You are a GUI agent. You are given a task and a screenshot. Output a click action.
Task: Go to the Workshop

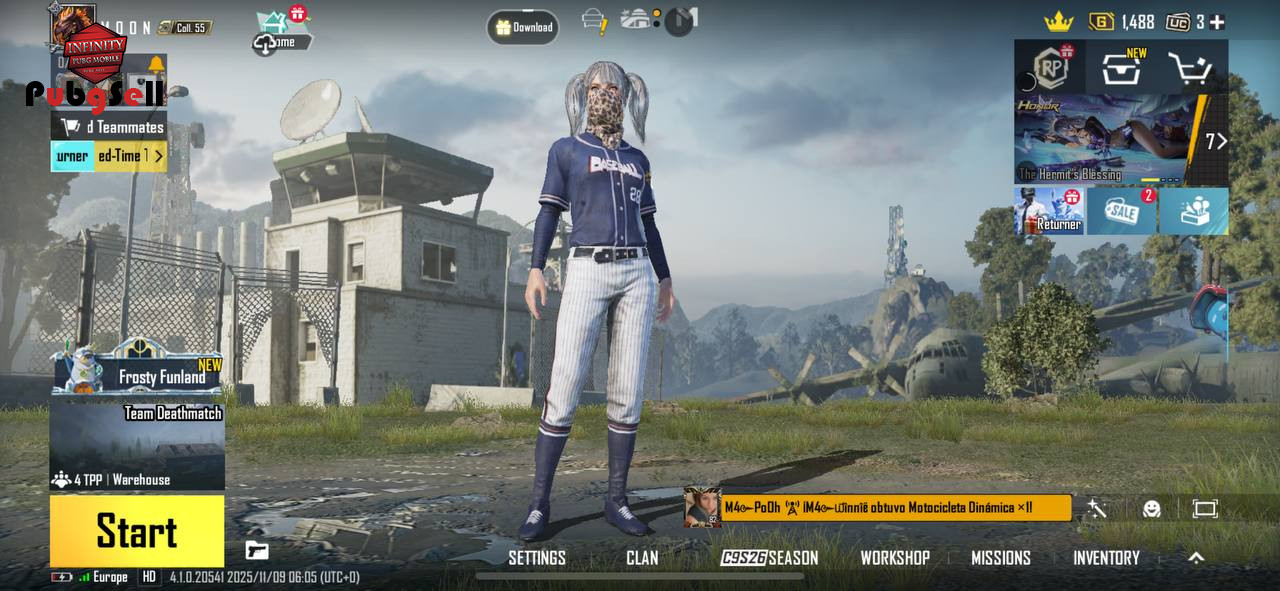click(895, 558)
